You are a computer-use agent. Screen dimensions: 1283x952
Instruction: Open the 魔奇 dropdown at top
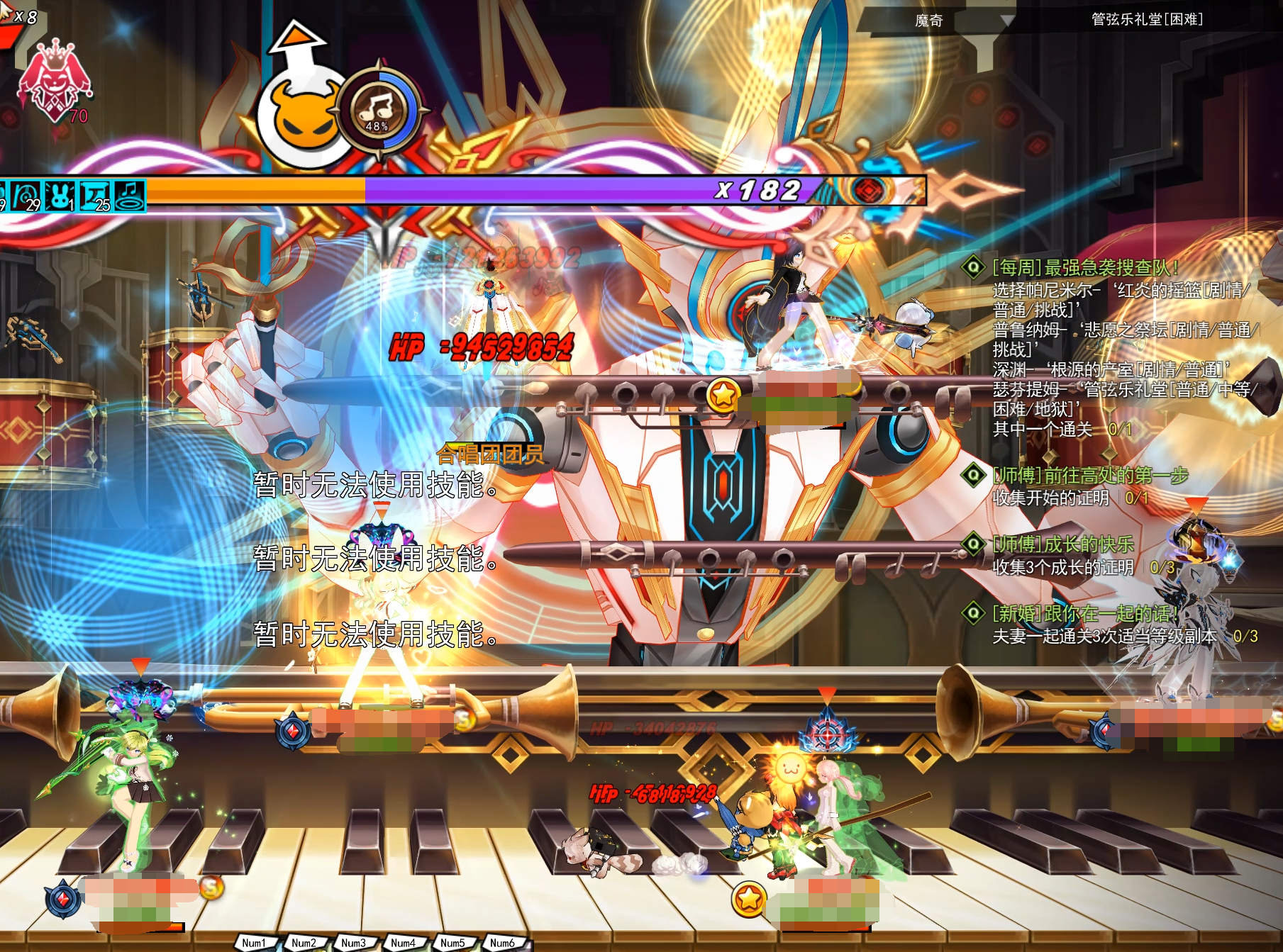tap(1006, 21)
